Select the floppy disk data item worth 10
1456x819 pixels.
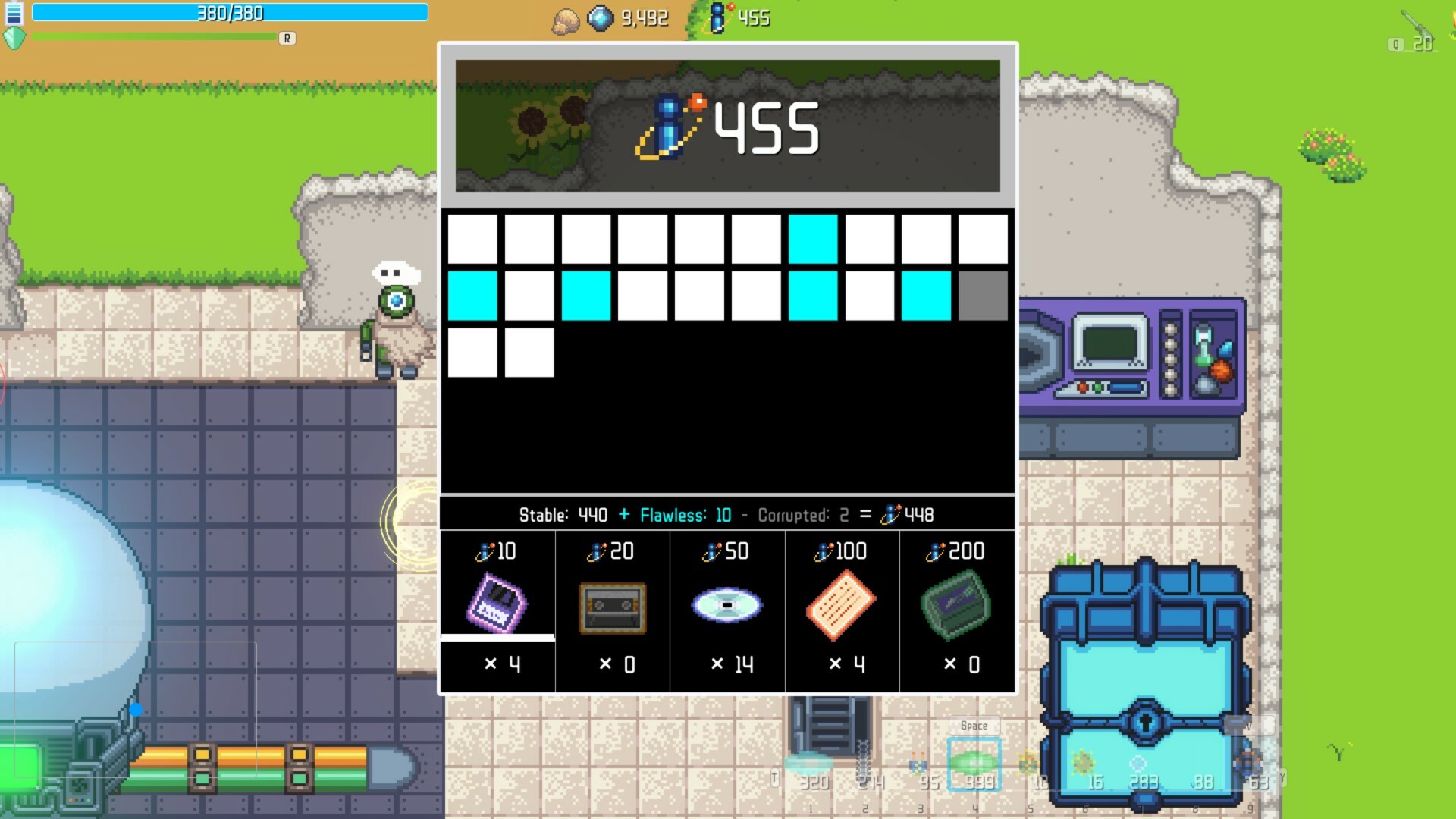497,603
